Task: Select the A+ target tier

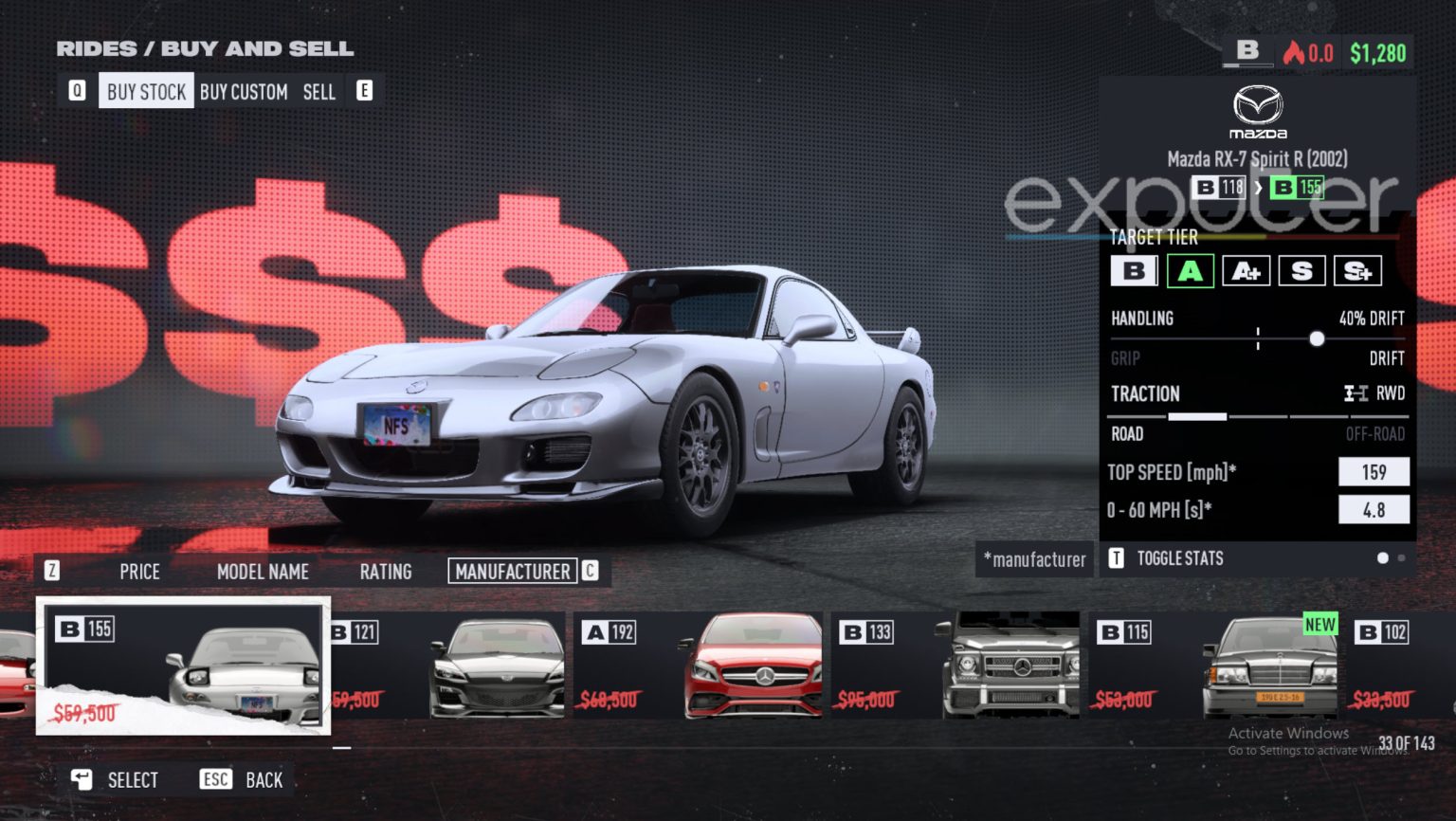Action: point(1246,271)
